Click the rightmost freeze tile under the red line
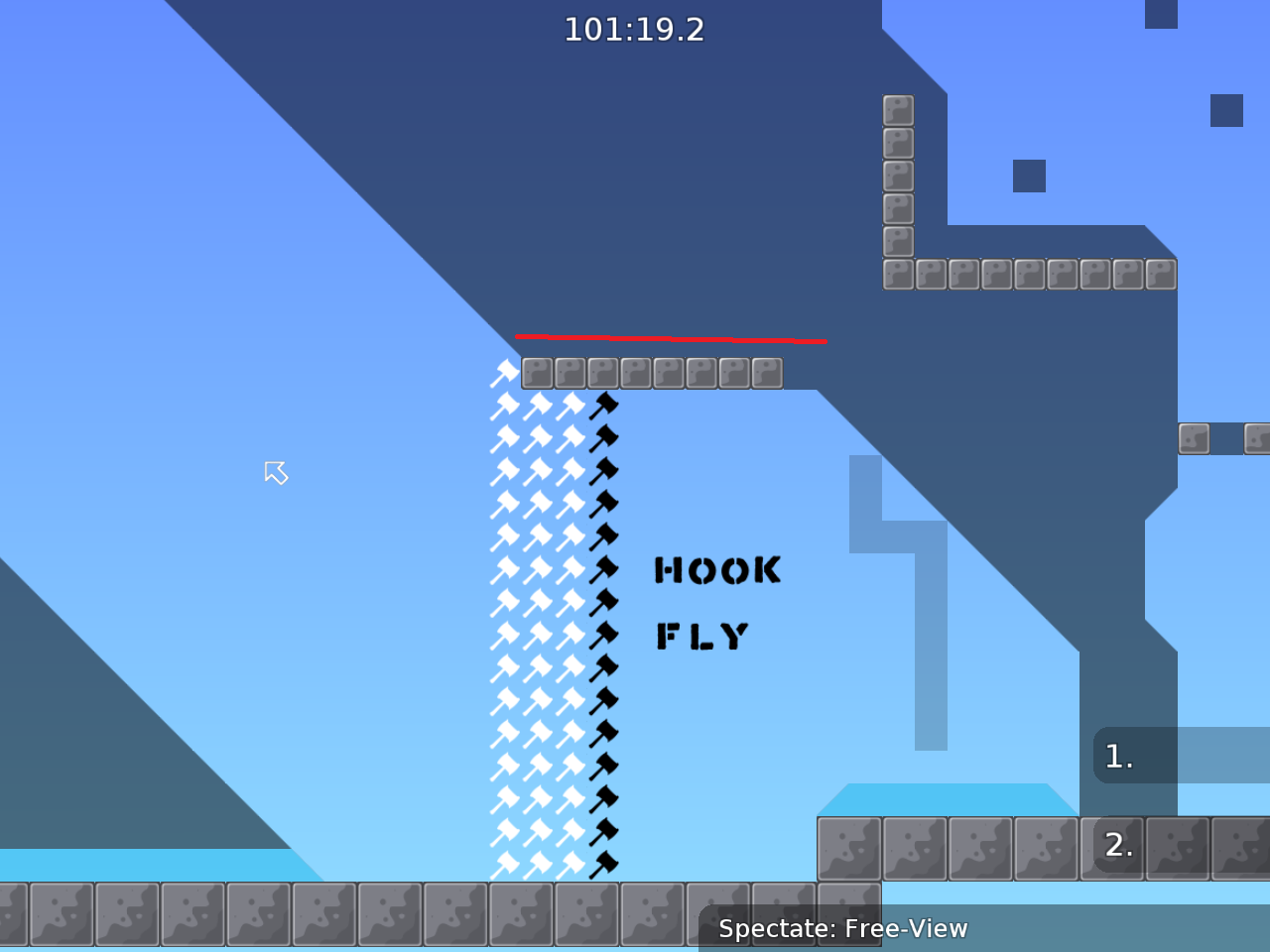Screen dimensions: 1270x952 pos(766,372)
